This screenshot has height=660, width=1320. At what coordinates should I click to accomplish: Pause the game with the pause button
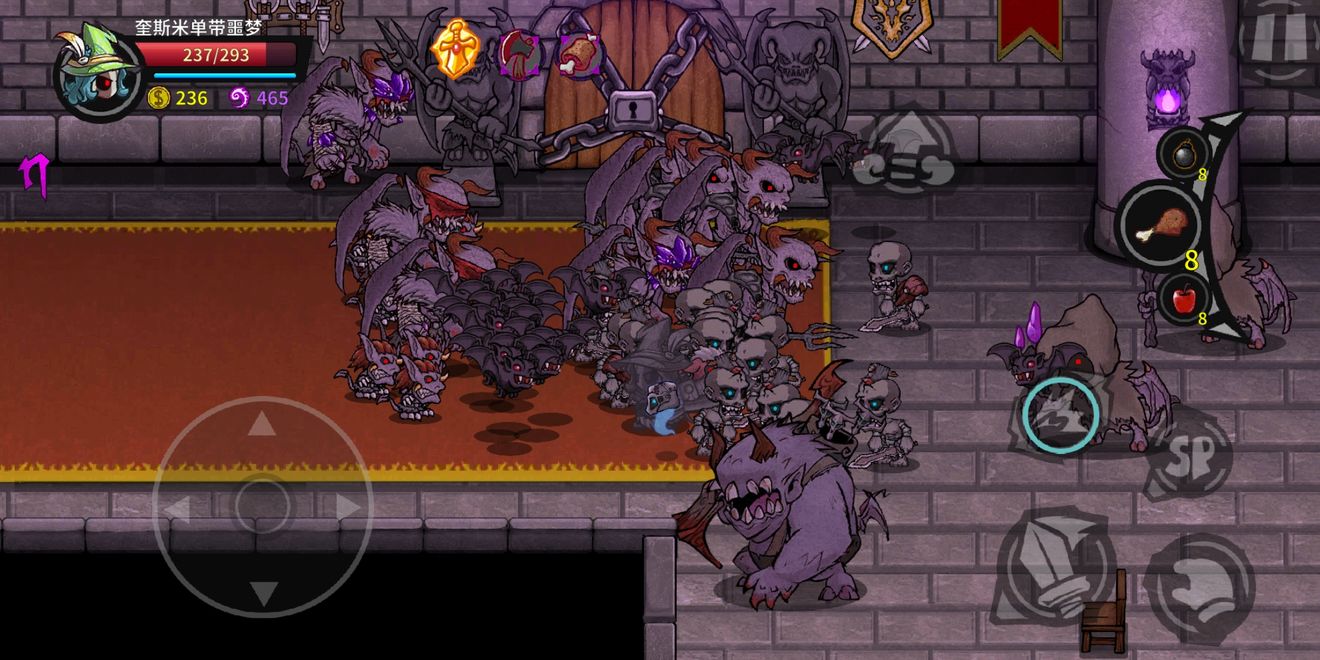(1278, 38)
